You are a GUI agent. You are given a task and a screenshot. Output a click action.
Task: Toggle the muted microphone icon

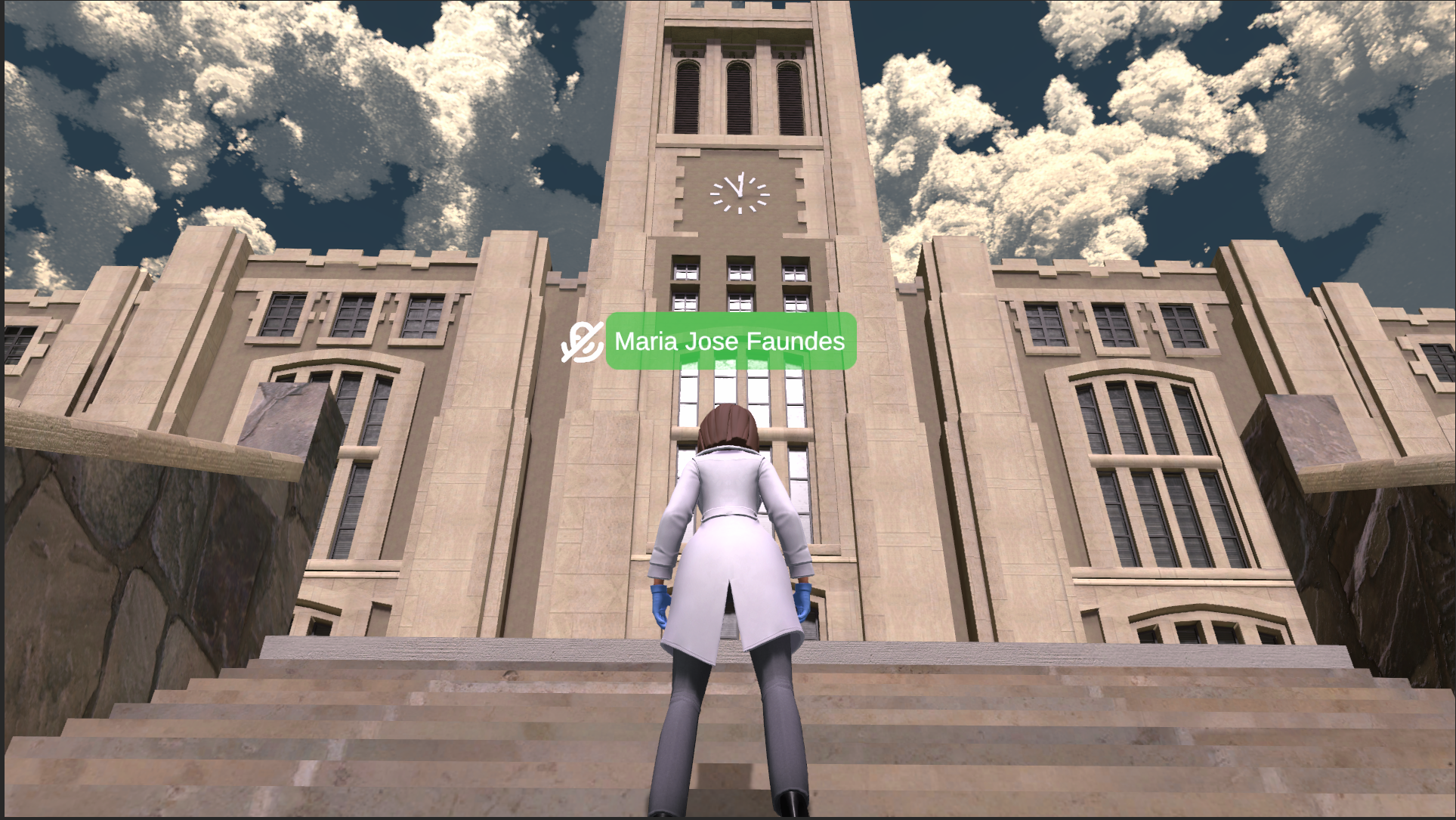point(582,342)
